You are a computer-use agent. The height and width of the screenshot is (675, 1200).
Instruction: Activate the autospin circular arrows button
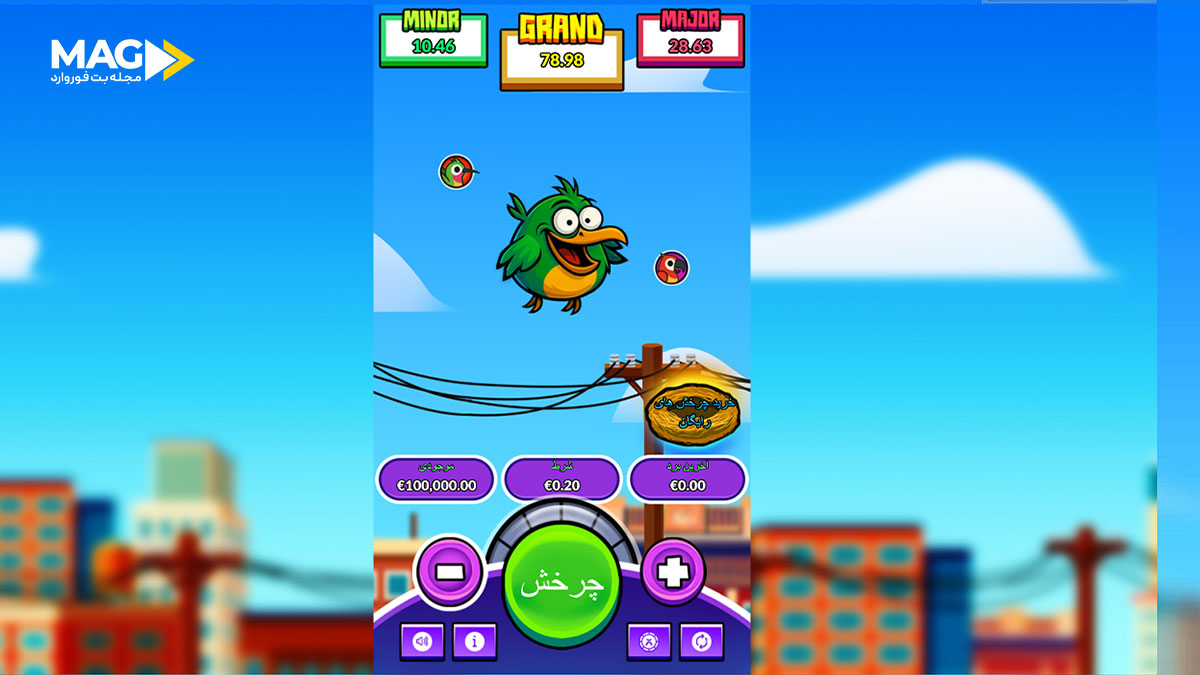click(701, 641)
